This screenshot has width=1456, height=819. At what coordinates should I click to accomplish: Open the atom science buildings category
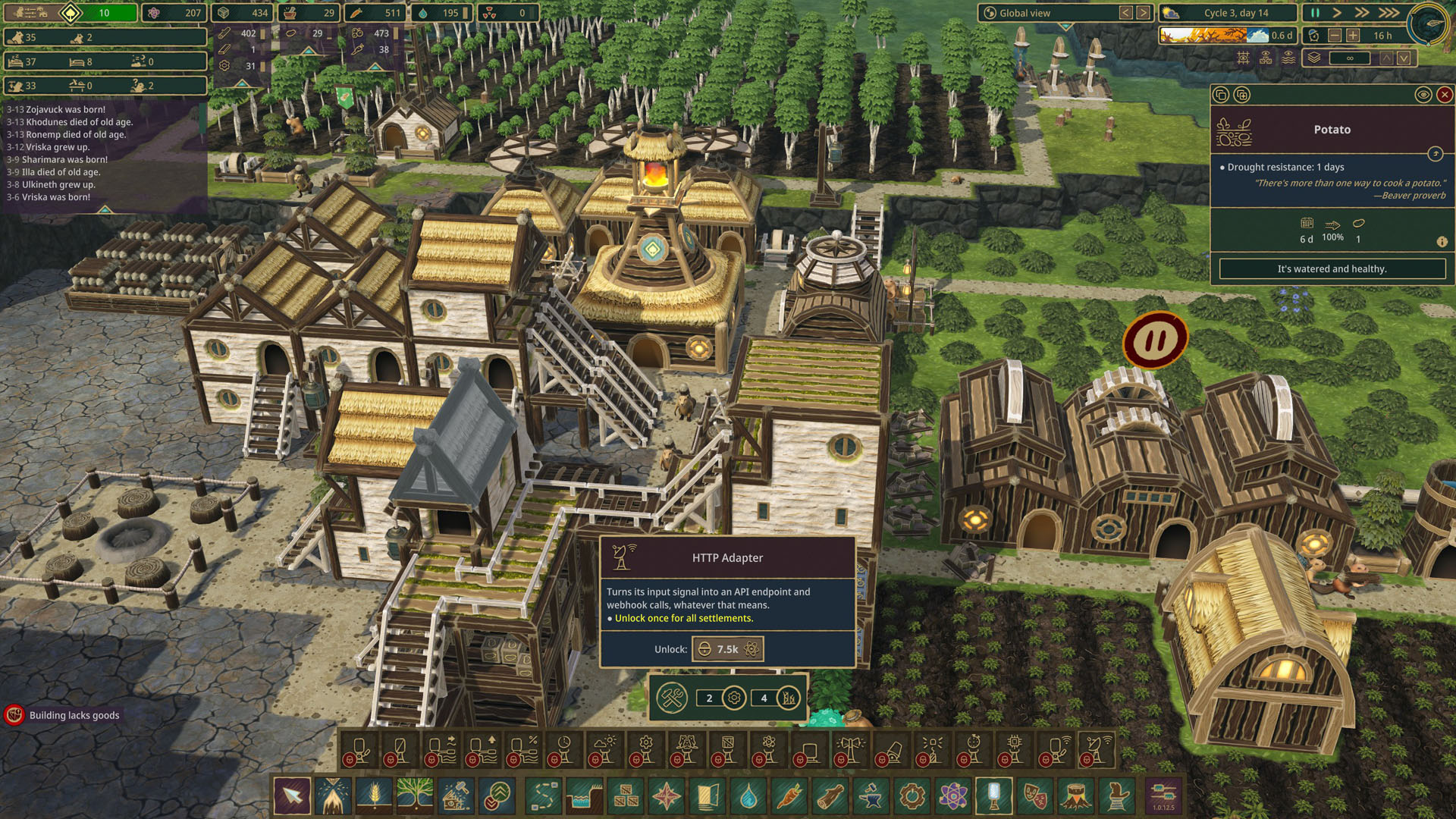coord(953,796)
